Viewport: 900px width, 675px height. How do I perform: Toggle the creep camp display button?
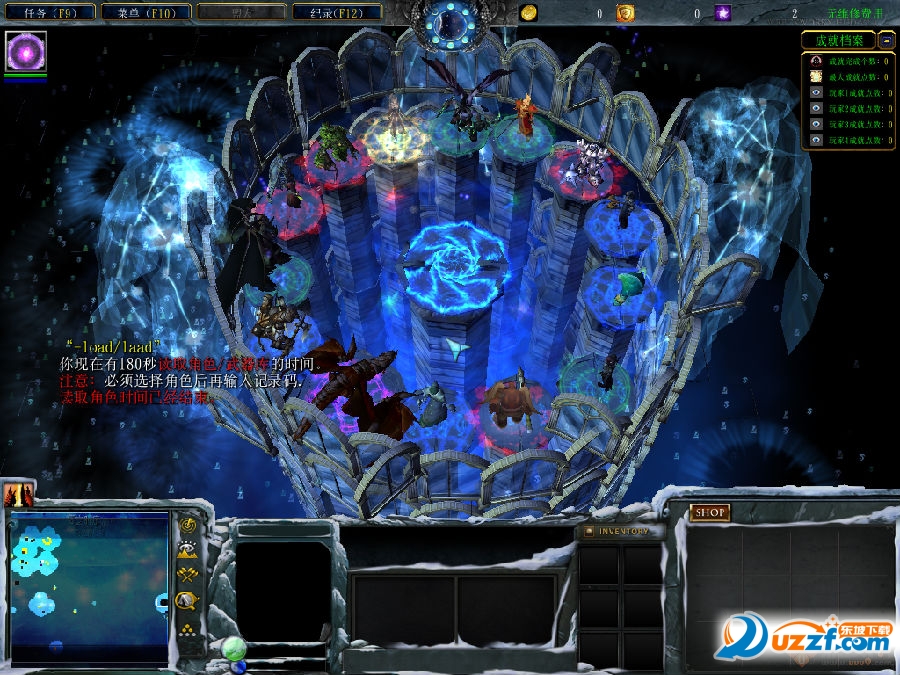point(187,600)
